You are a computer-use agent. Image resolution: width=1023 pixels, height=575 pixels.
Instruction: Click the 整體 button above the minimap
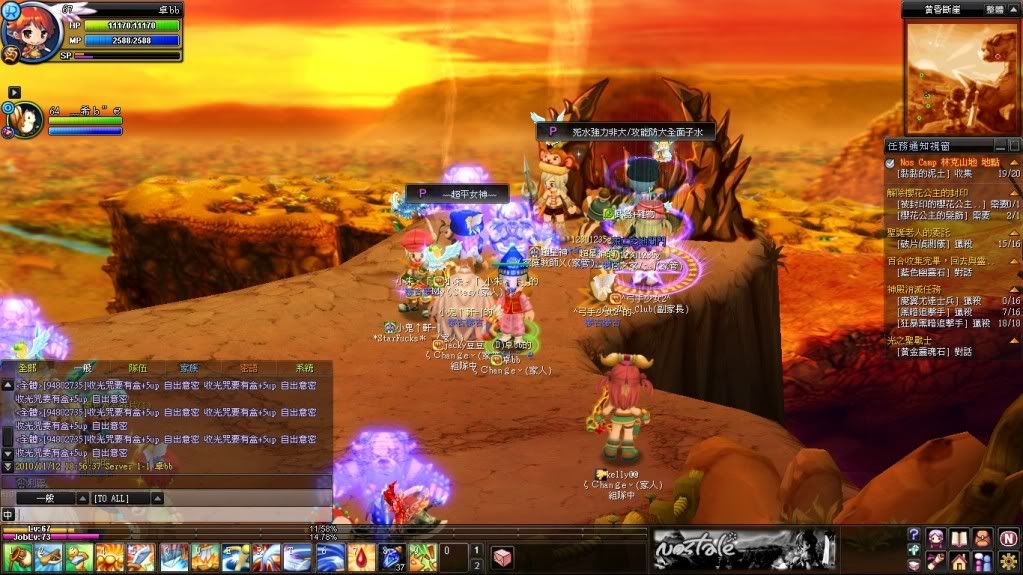tap(995, 9)
